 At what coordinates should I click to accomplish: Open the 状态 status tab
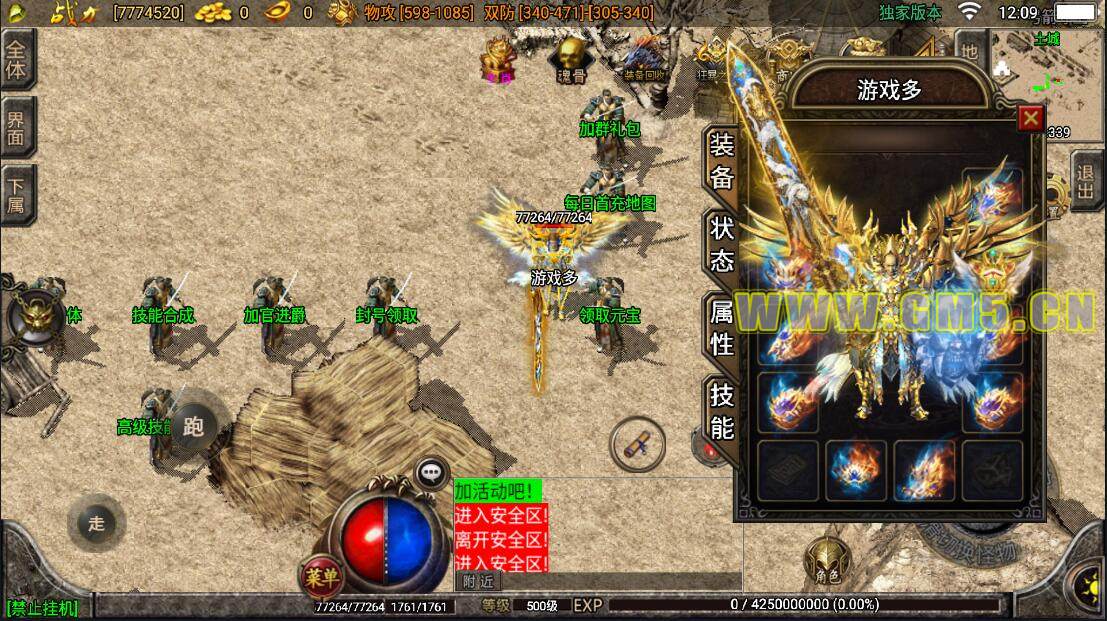[x=722, y=242]
